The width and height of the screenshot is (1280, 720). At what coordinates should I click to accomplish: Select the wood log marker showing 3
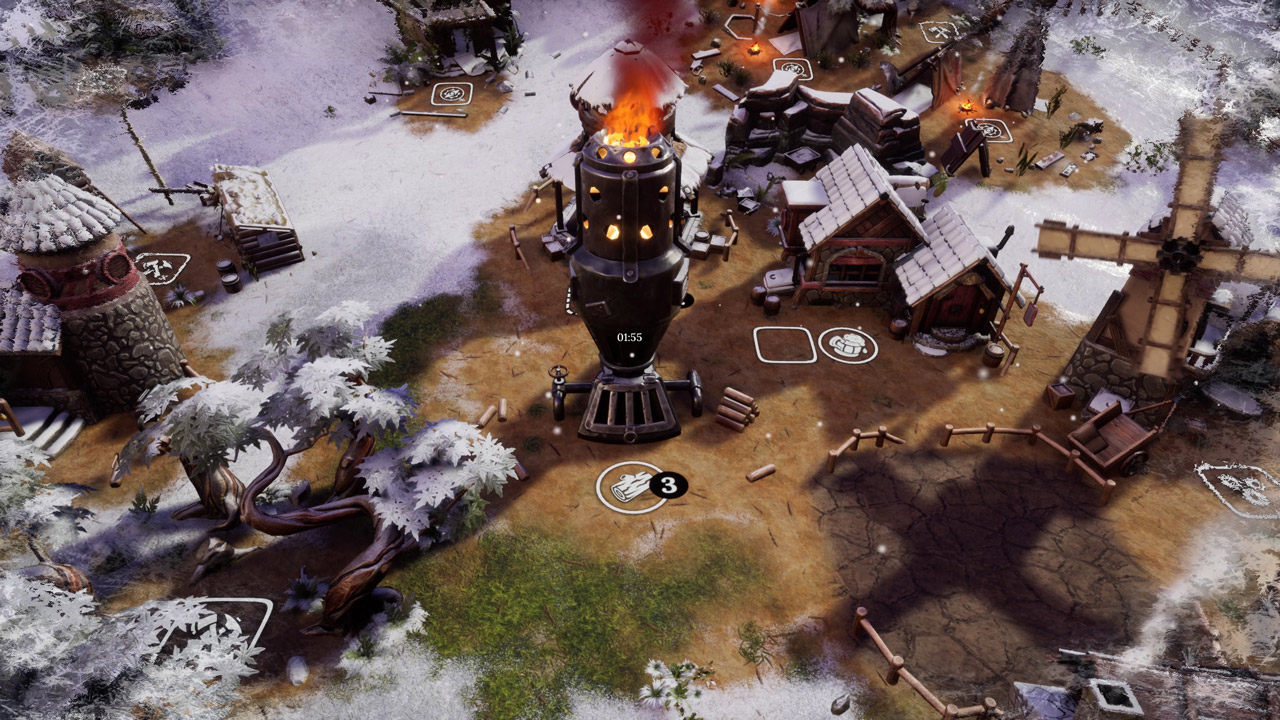pyautogui.click(x=631, y=487)
